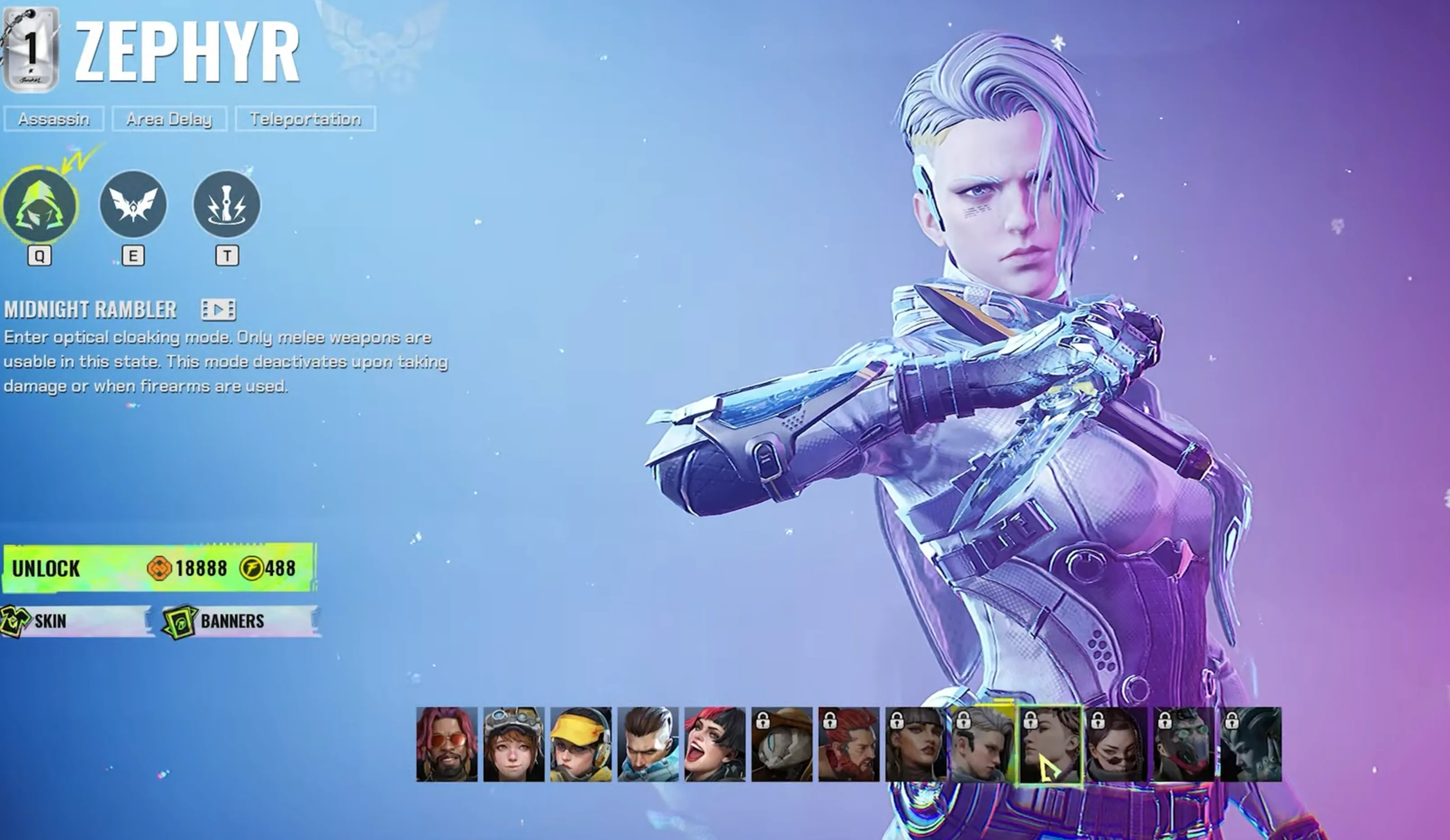
Task: Select the girl with goggles portrait
Action: (513, 745)
